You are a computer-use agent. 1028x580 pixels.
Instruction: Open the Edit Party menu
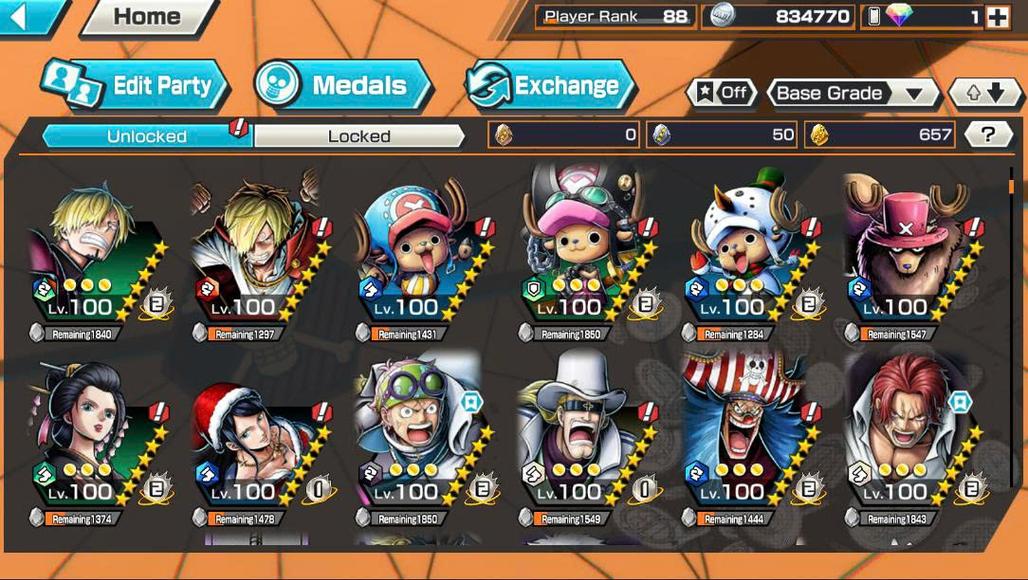click(x=136, y=85)
